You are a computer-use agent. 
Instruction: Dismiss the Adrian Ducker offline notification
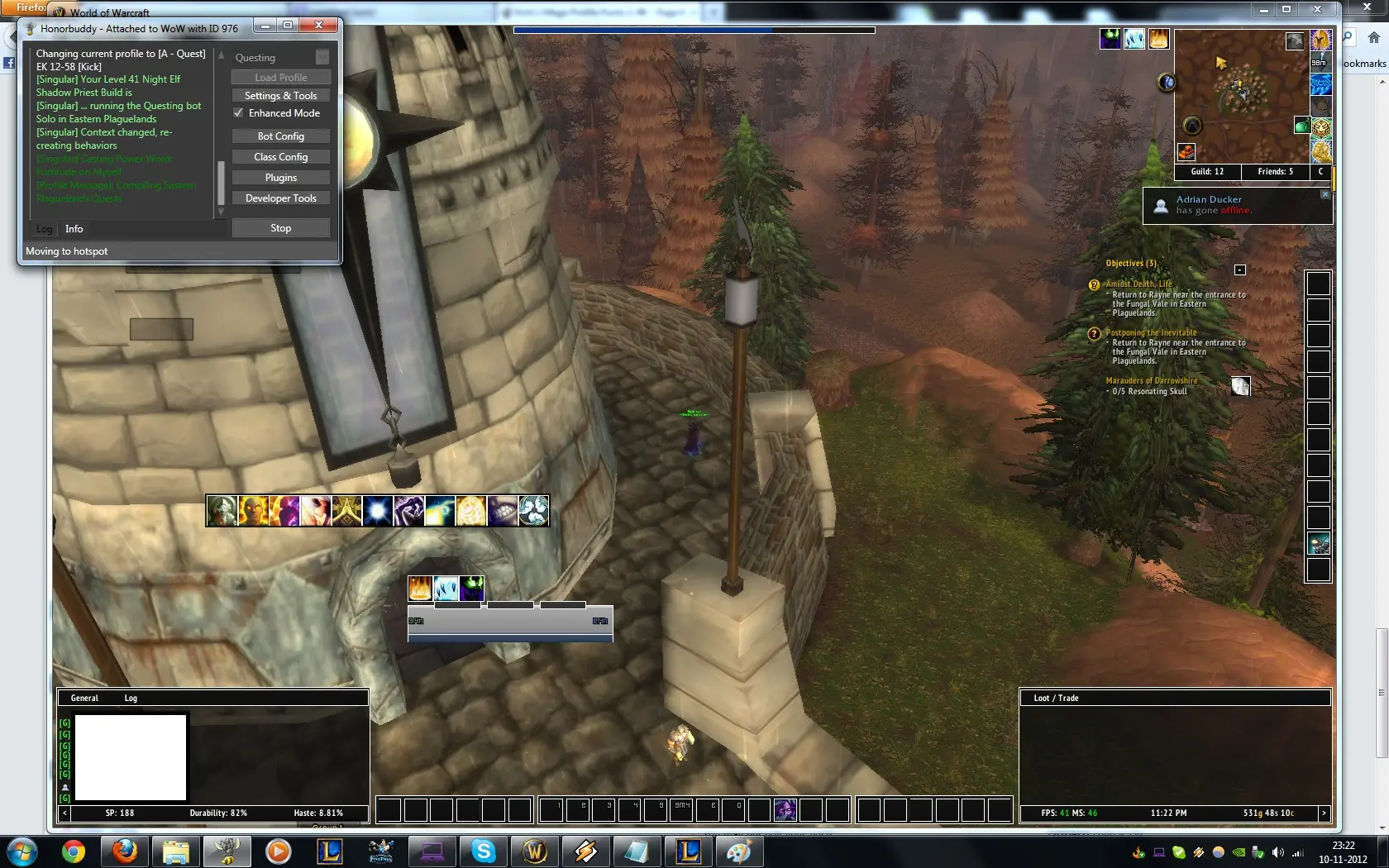(x=1325, y=194)
